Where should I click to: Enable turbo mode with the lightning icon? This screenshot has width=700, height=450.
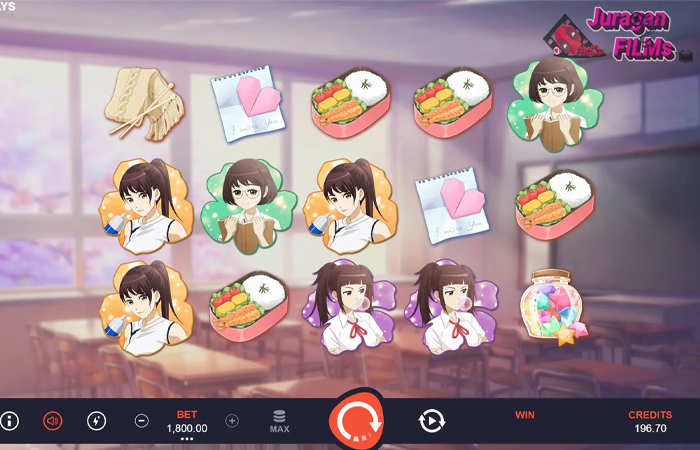pyautogui.click(x=96, y=421)
